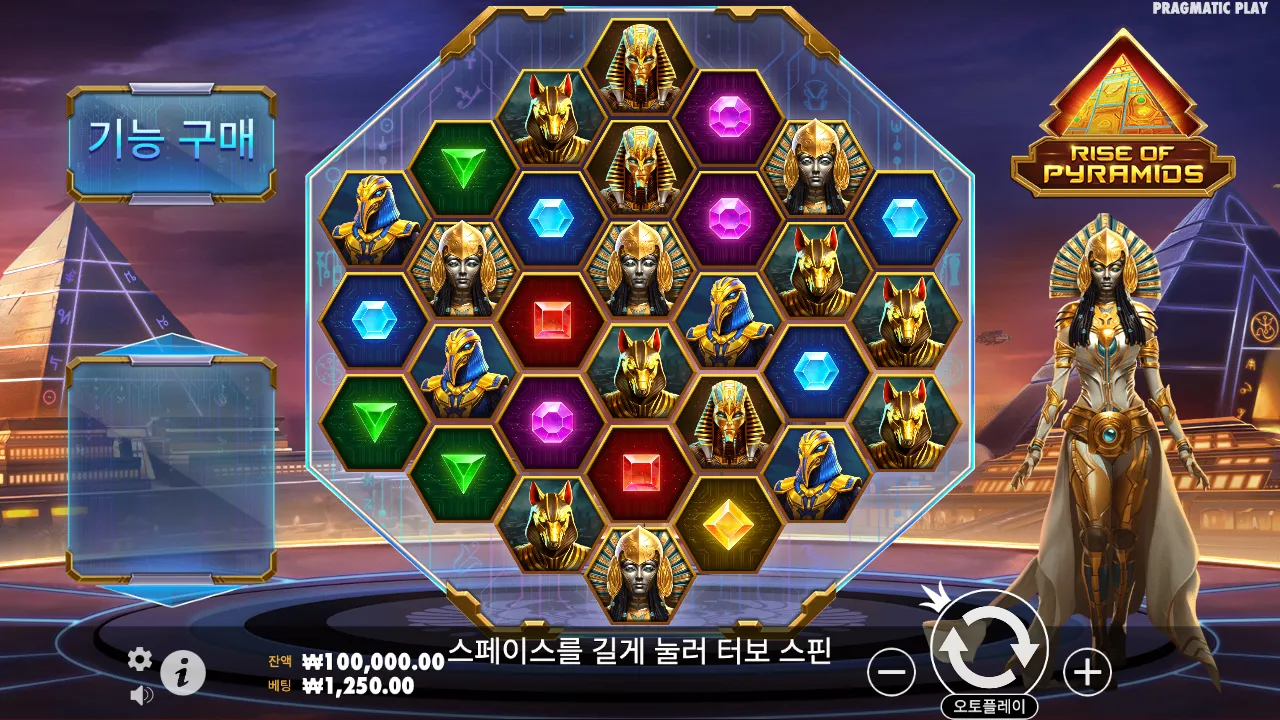1280x720 pixels.
Task: Open the paytable info 'i' icon
Action: tap(185, 670)
